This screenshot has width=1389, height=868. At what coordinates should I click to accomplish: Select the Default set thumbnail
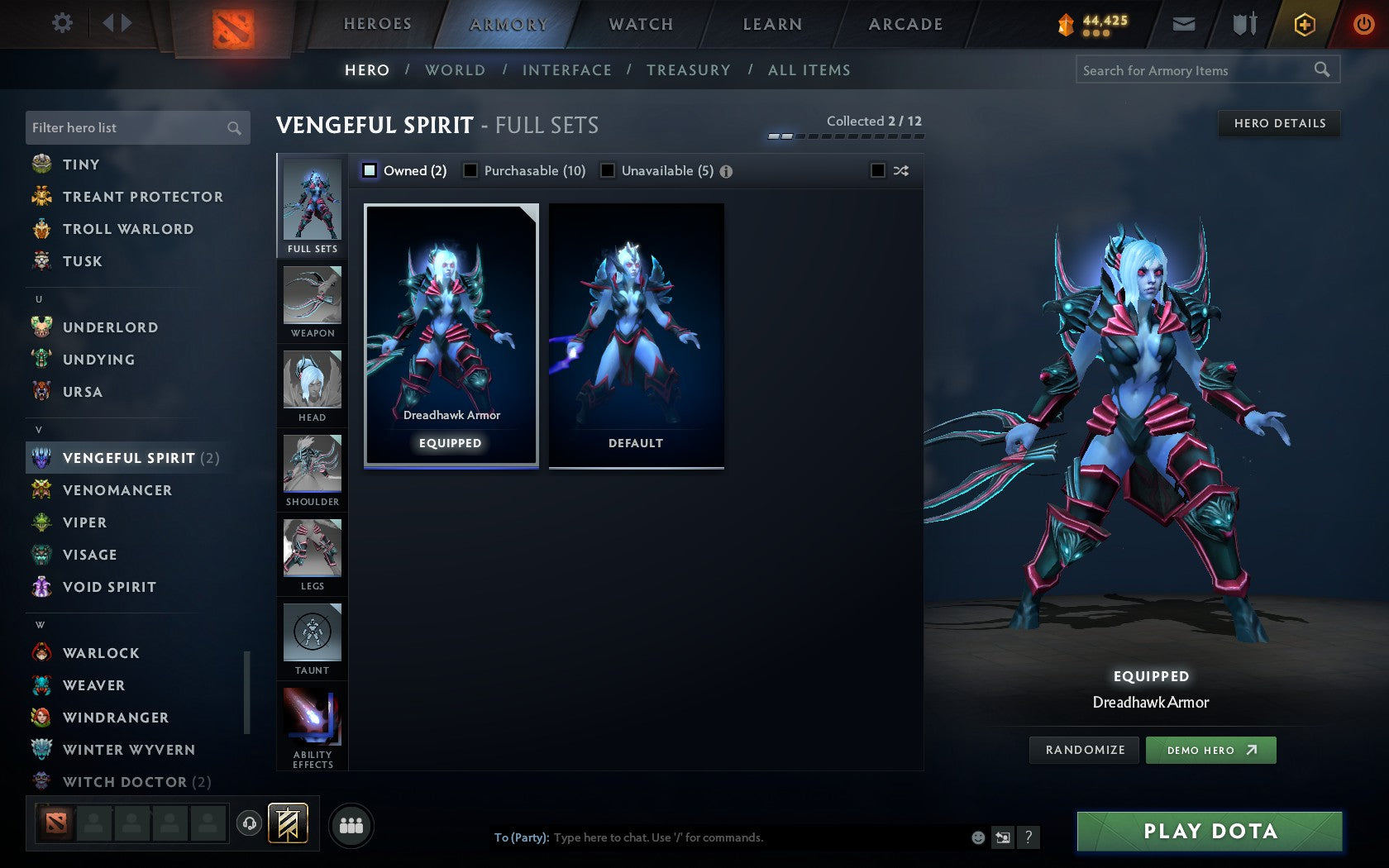636,335
